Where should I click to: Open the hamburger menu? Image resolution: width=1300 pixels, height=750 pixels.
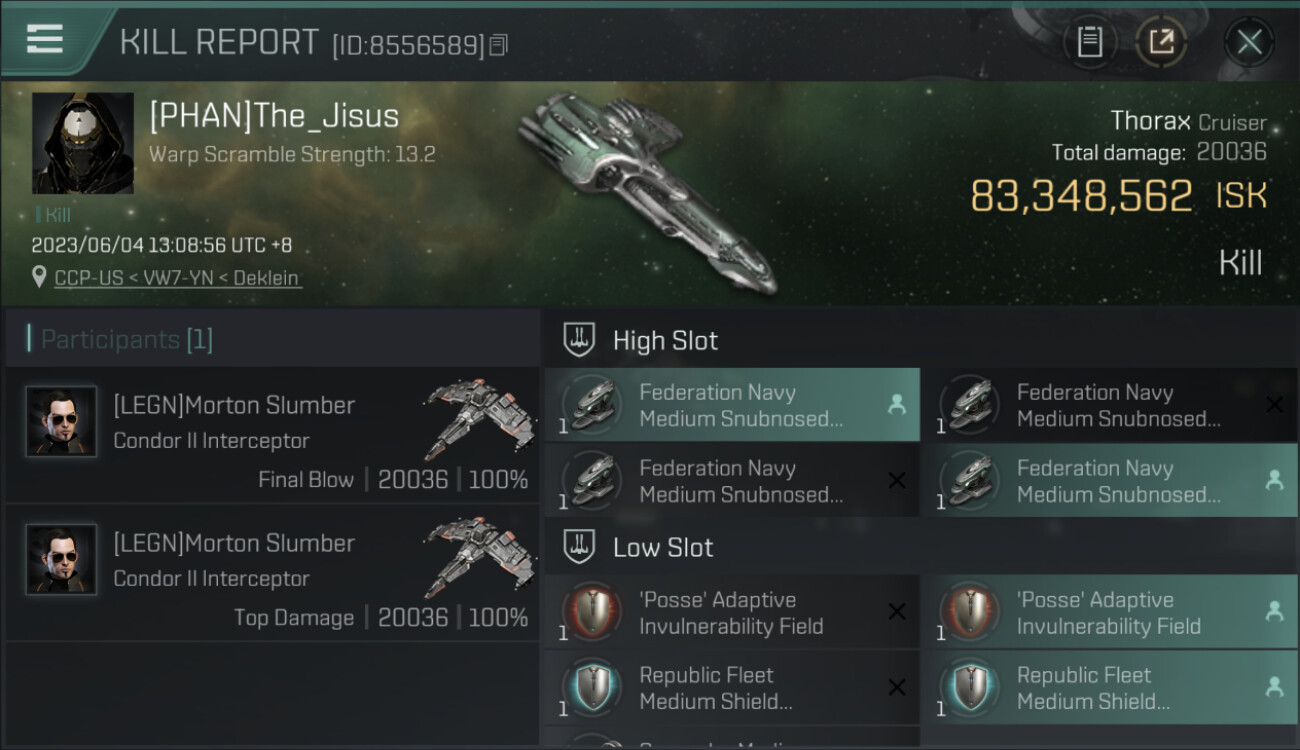coord(45,39)
